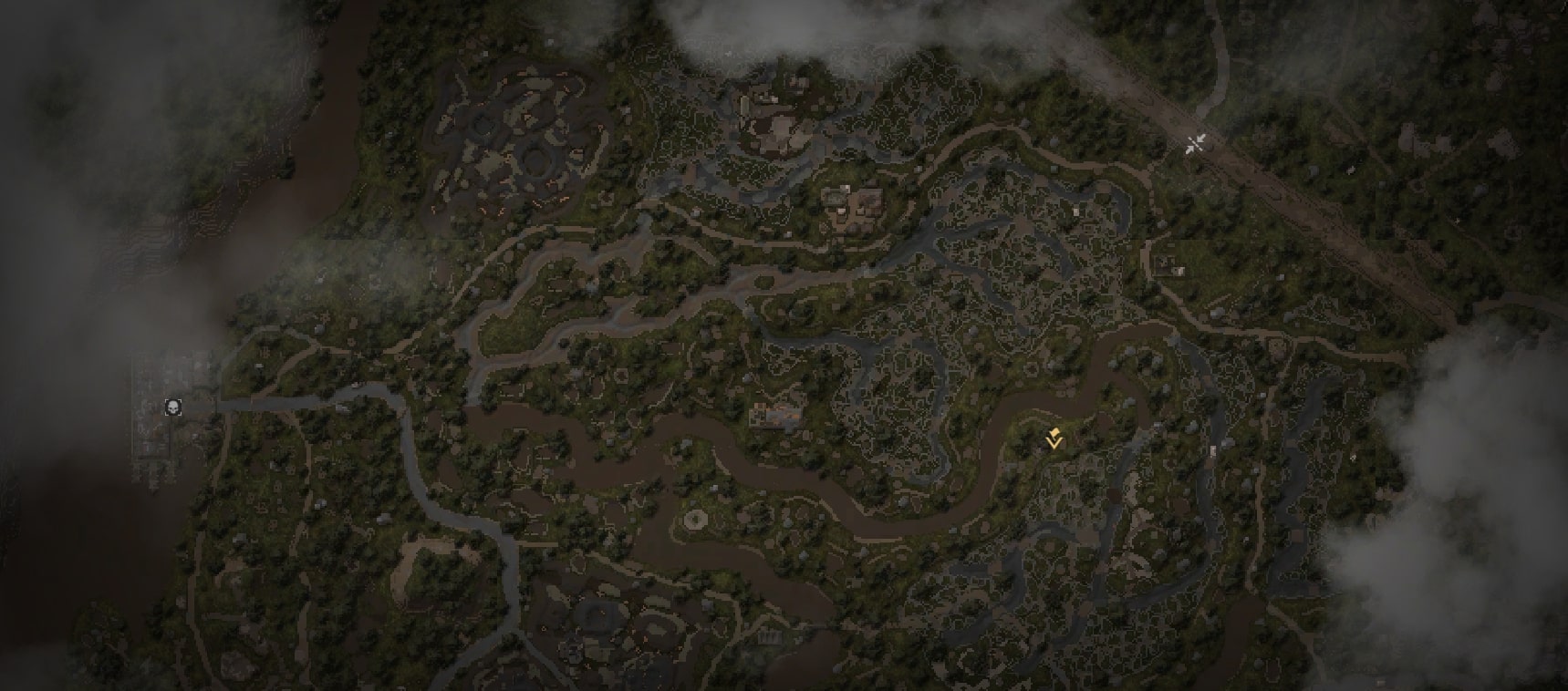Select the yellow flag waypoint marker
Image resolution: width=1568 pixels, height=691 pixels.
pyautogui.click(x=1054, y=439)
